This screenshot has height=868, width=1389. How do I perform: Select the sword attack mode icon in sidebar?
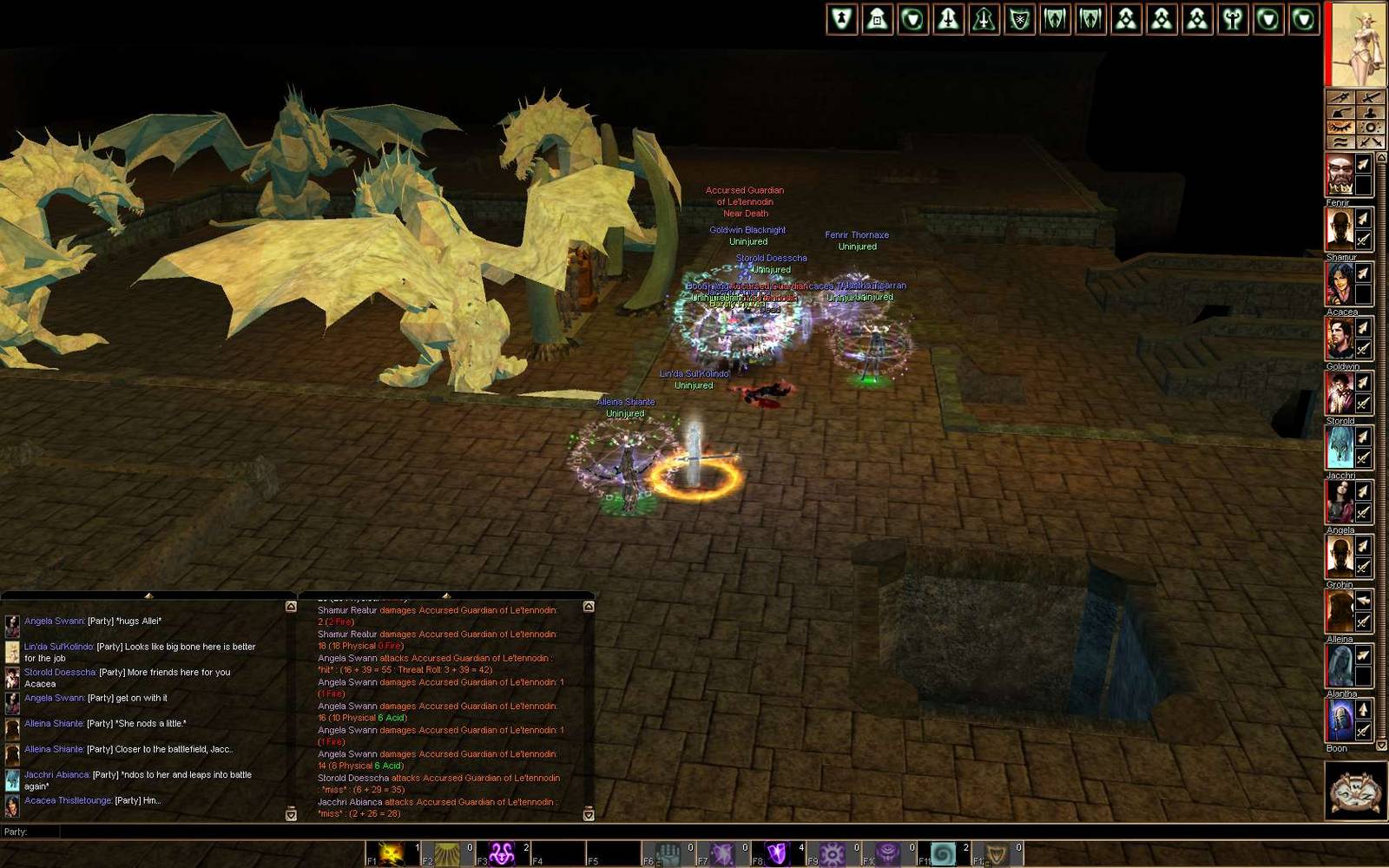click(1372, 97)
